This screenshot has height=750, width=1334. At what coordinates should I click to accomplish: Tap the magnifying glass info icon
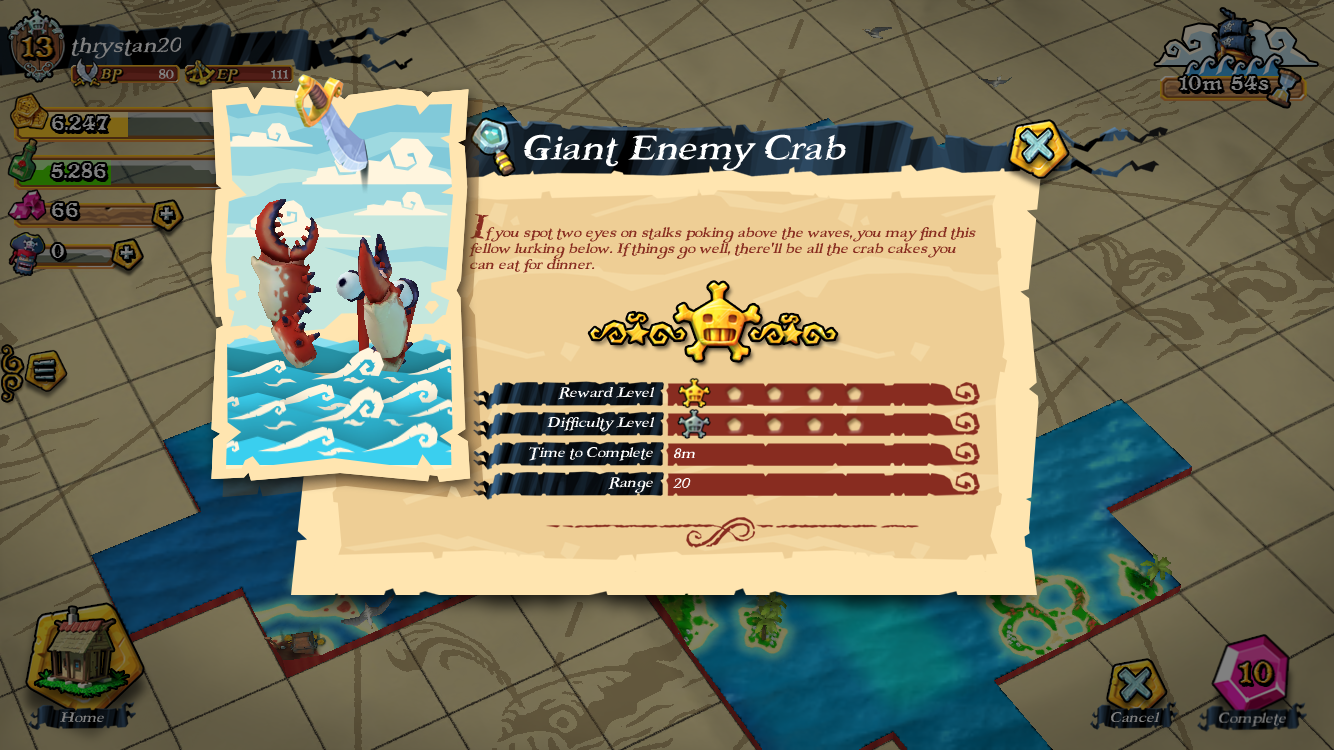pyautogui.click(x=493, y=144)
